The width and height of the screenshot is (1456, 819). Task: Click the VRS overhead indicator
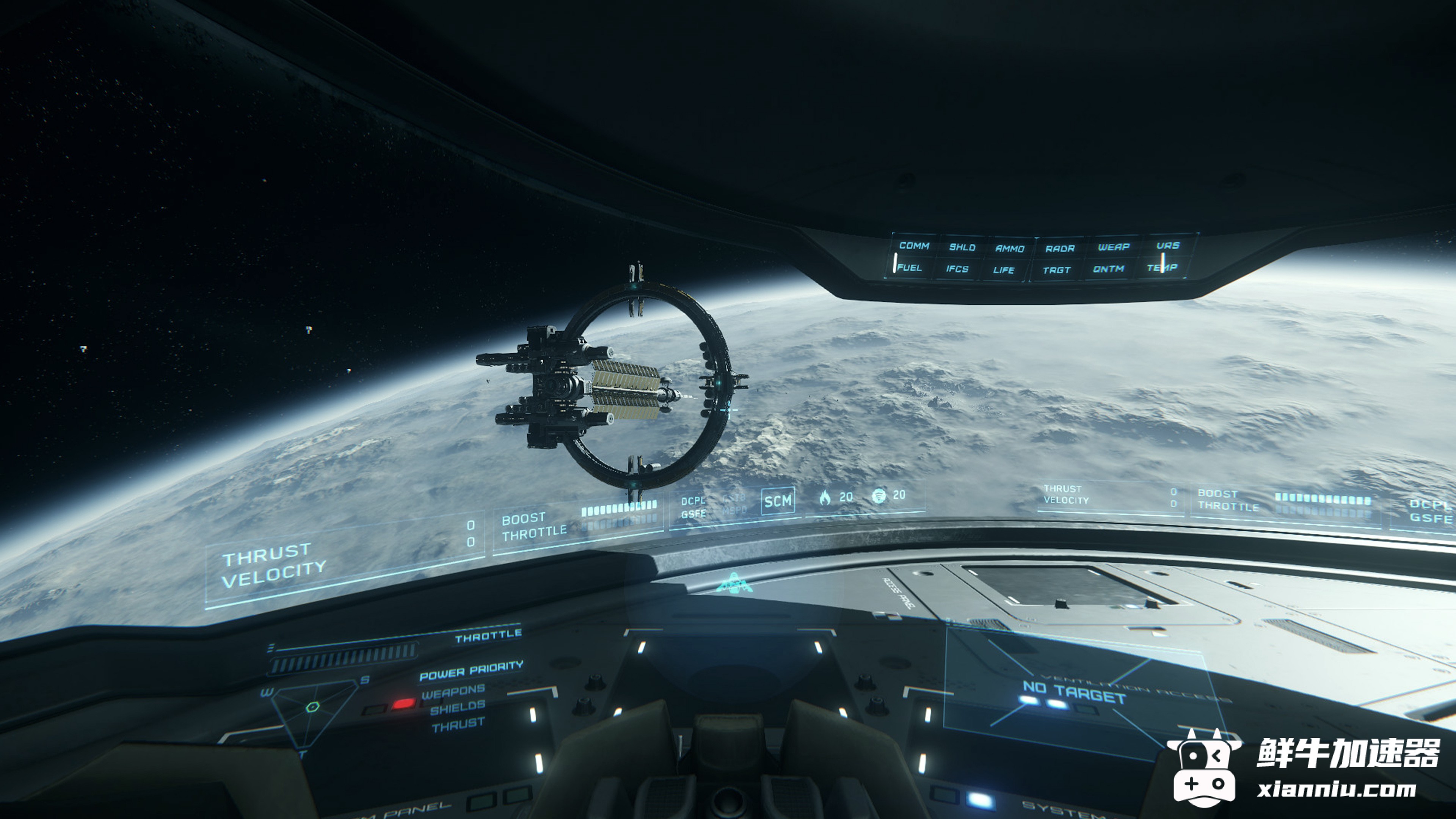1168,245
